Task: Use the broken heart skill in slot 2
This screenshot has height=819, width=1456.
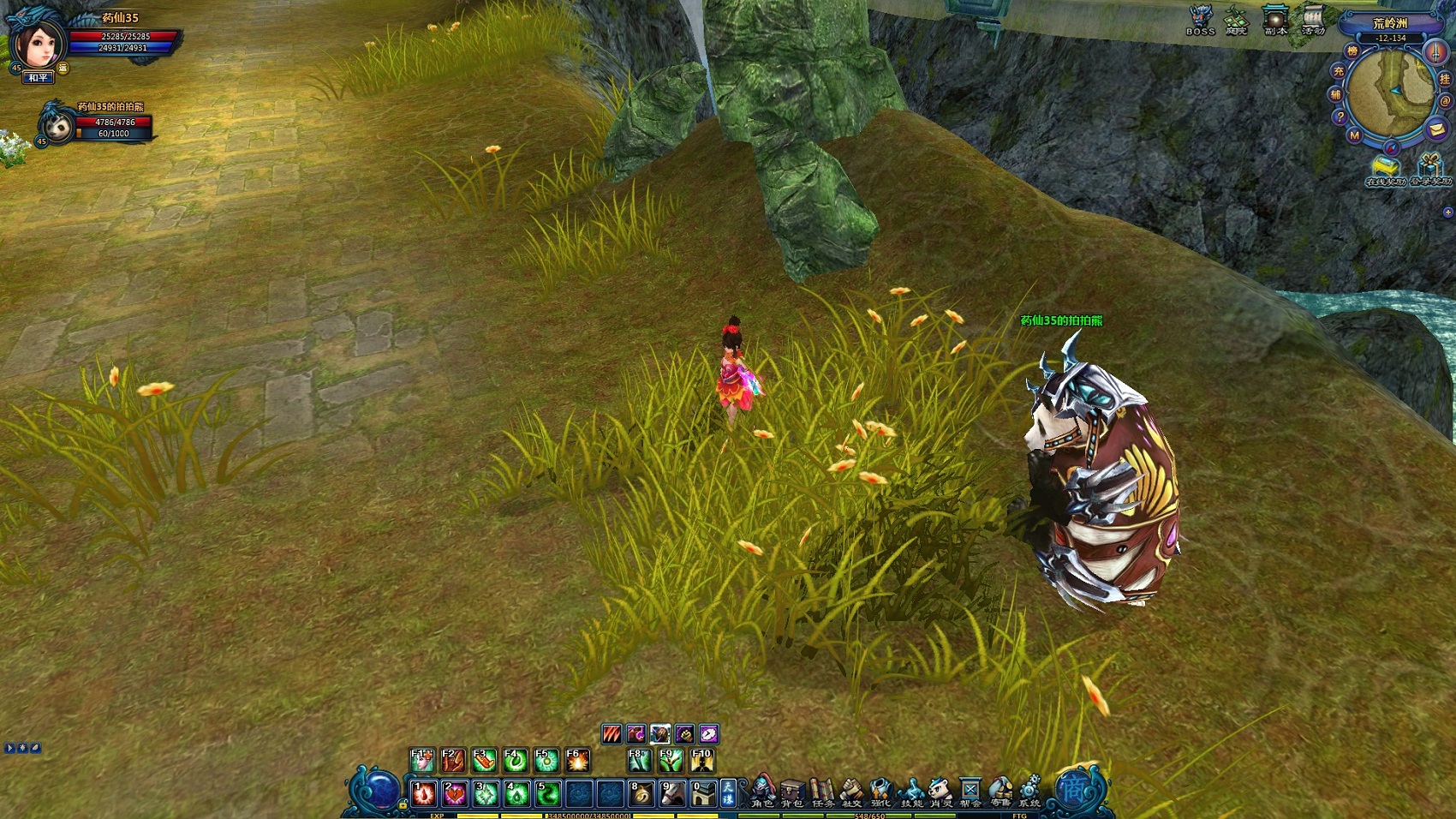Action: click(x=454, y=793)
